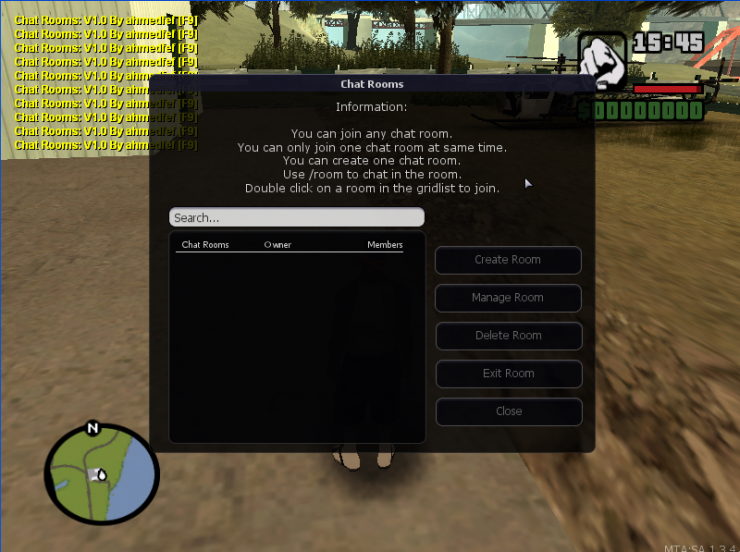This screenshot has width=740, height=552.
Task: Click the Chat Rooms window title bar
Action: [x=372, y=84]
